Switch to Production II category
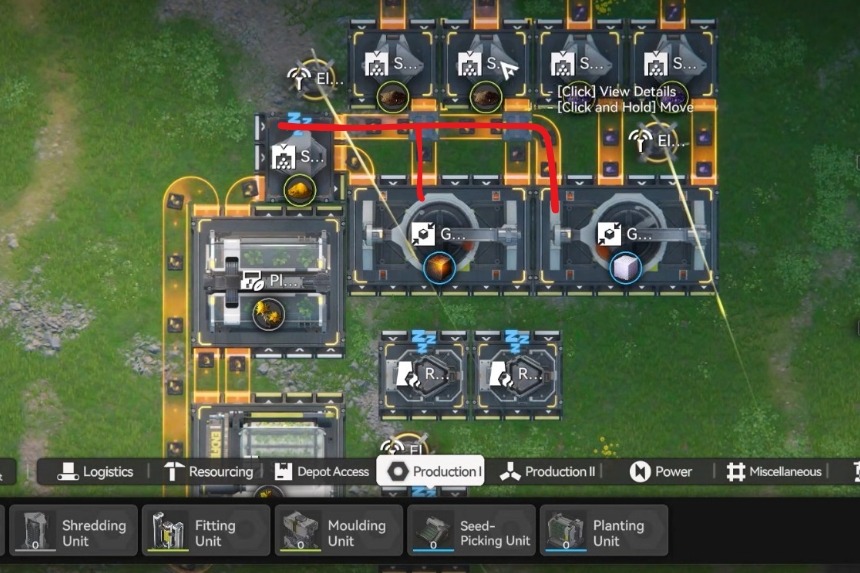The height and width of the screenshot is (573, 860). [x=548, y=472]
